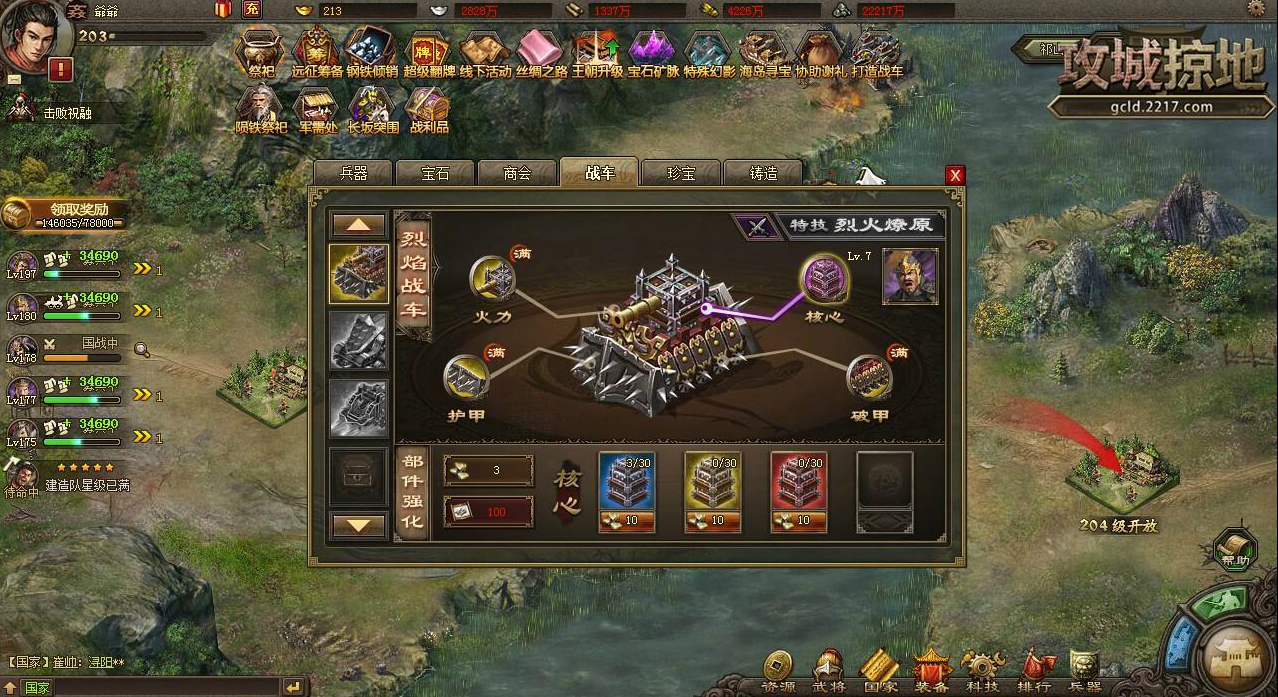Switch to the 兵器 tab
Screen dimensions: 1278x697
(354, 173)
